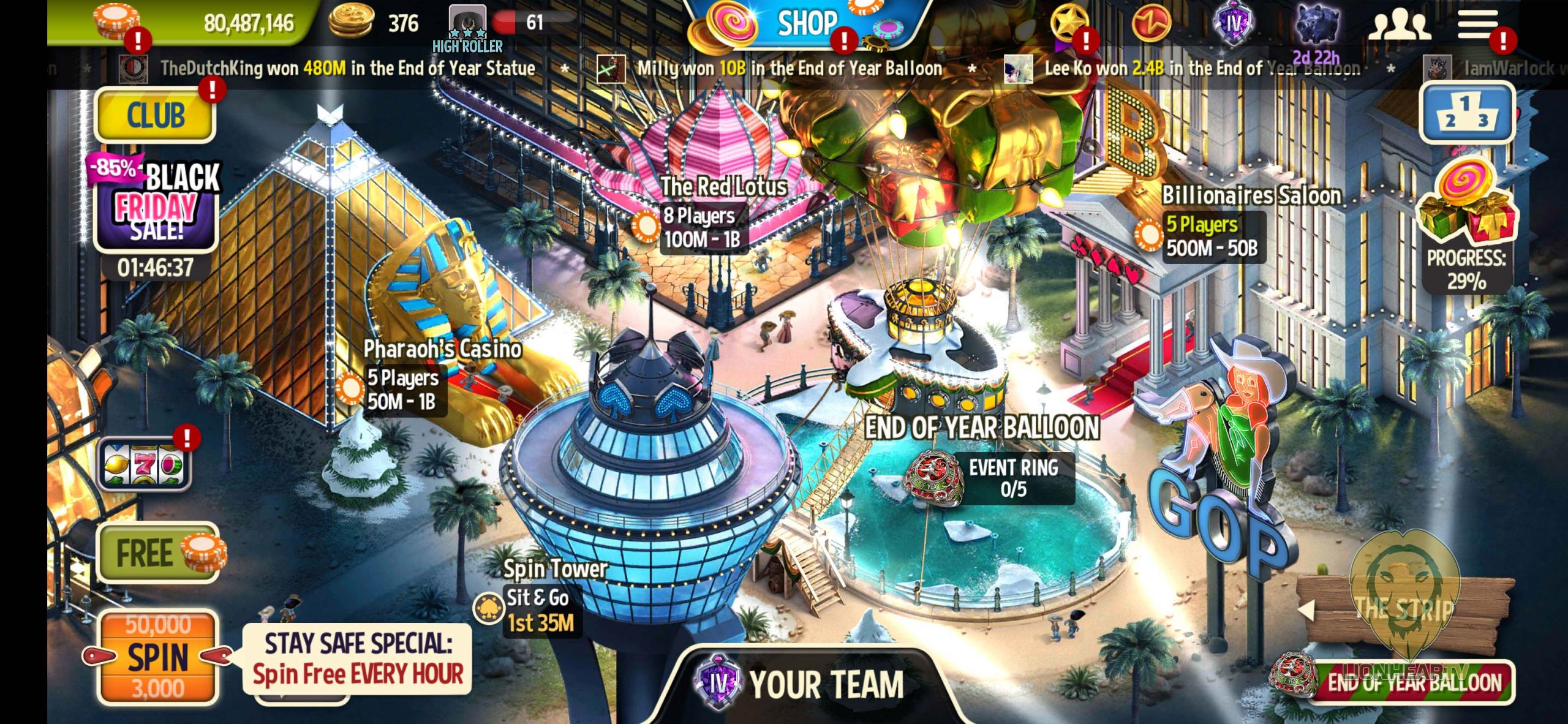Open the End of Year Balloon event button
The width and height of the screenshot is (1568, 724).
point(1409,681)
